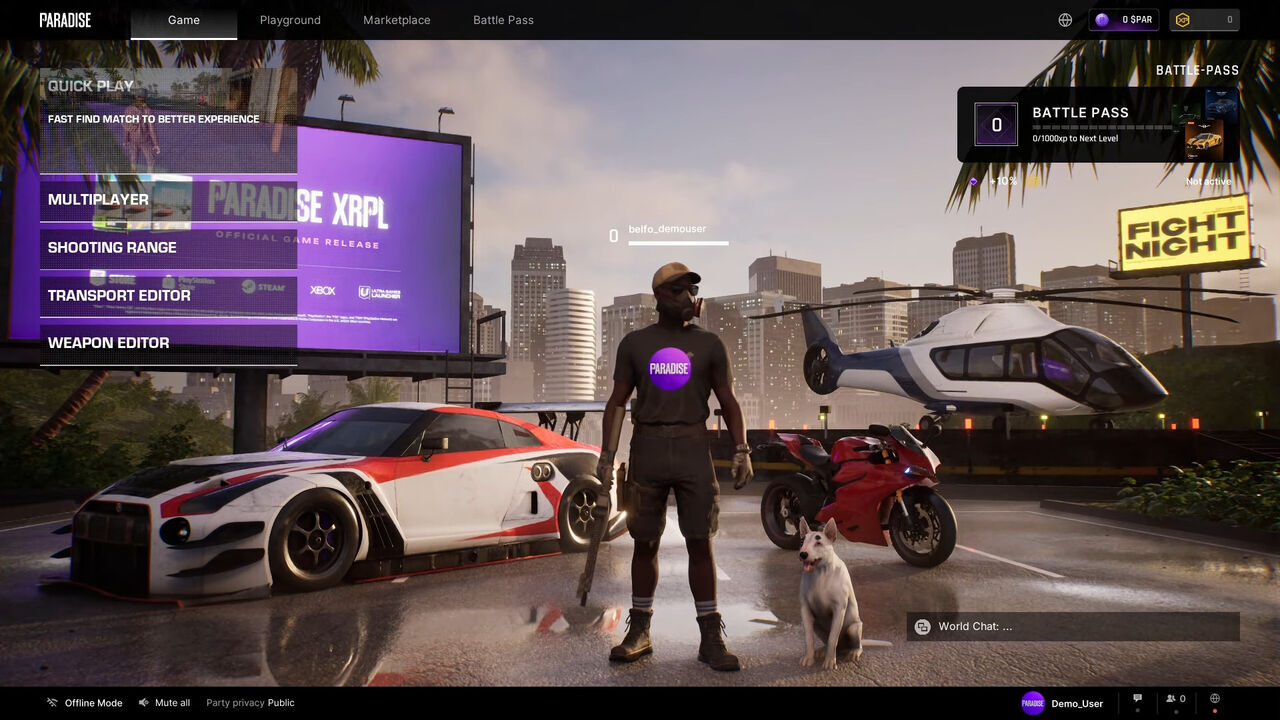Enter the Shooting Range

(x=168, y=248)
